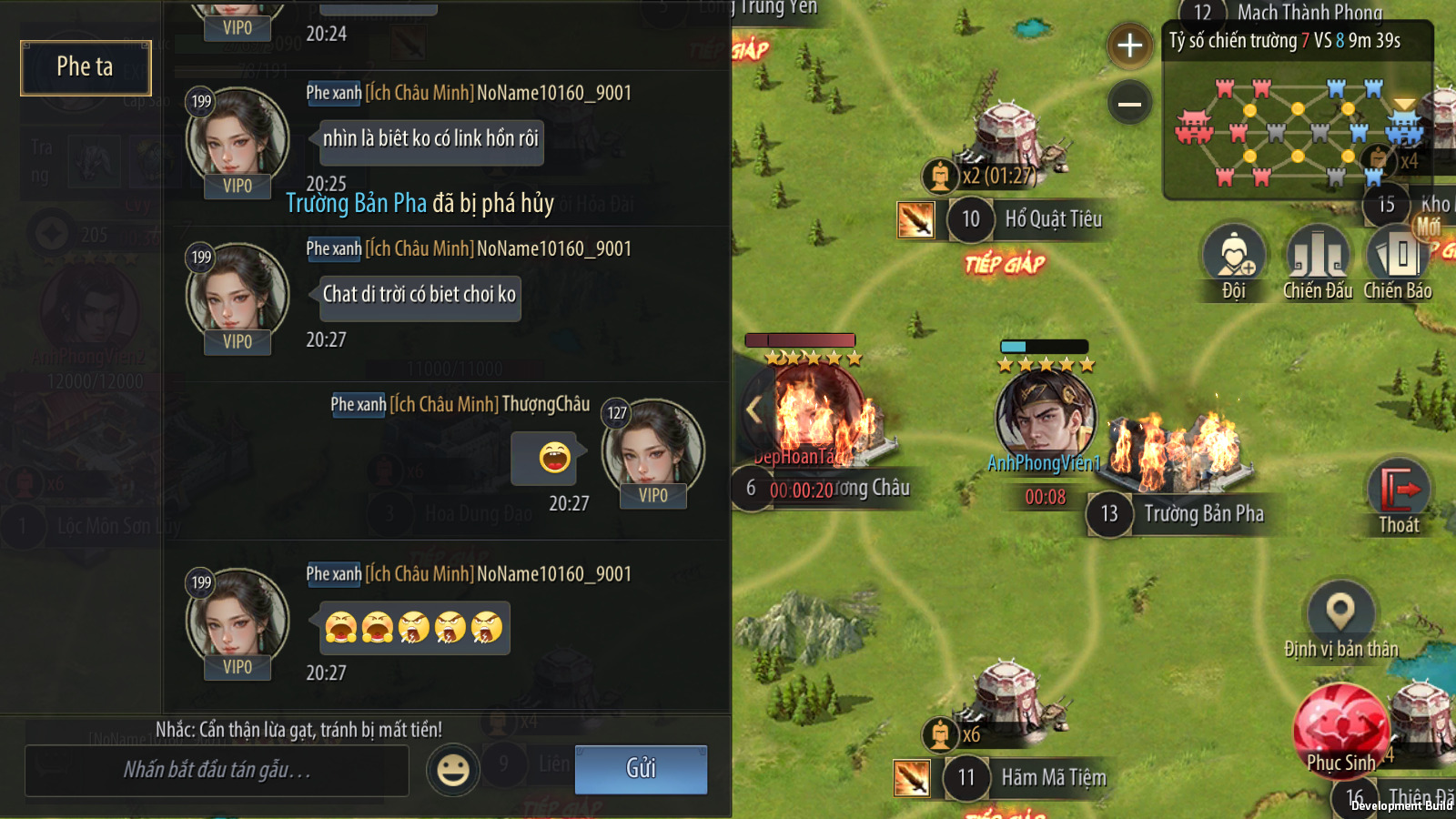Exit the battlefield with Thoát button
This screenshot has height=819, width=1456.
click(x=1399, y=498)
